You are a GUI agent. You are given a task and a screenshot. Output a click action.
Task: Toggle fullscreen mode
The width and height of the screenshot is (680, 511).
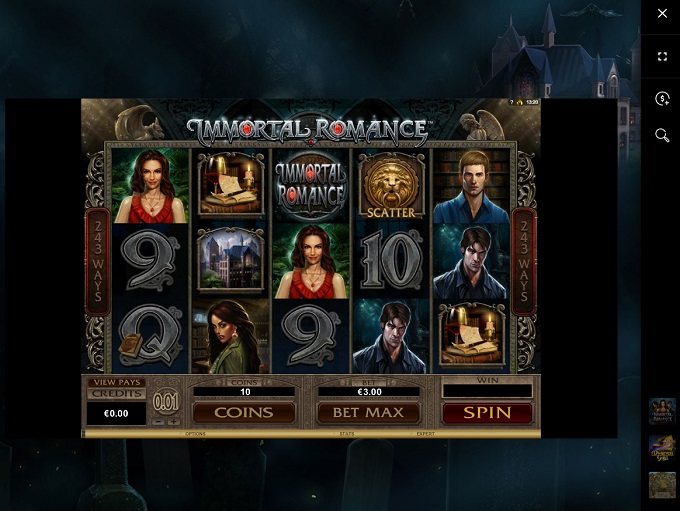(x=662, y=57)
